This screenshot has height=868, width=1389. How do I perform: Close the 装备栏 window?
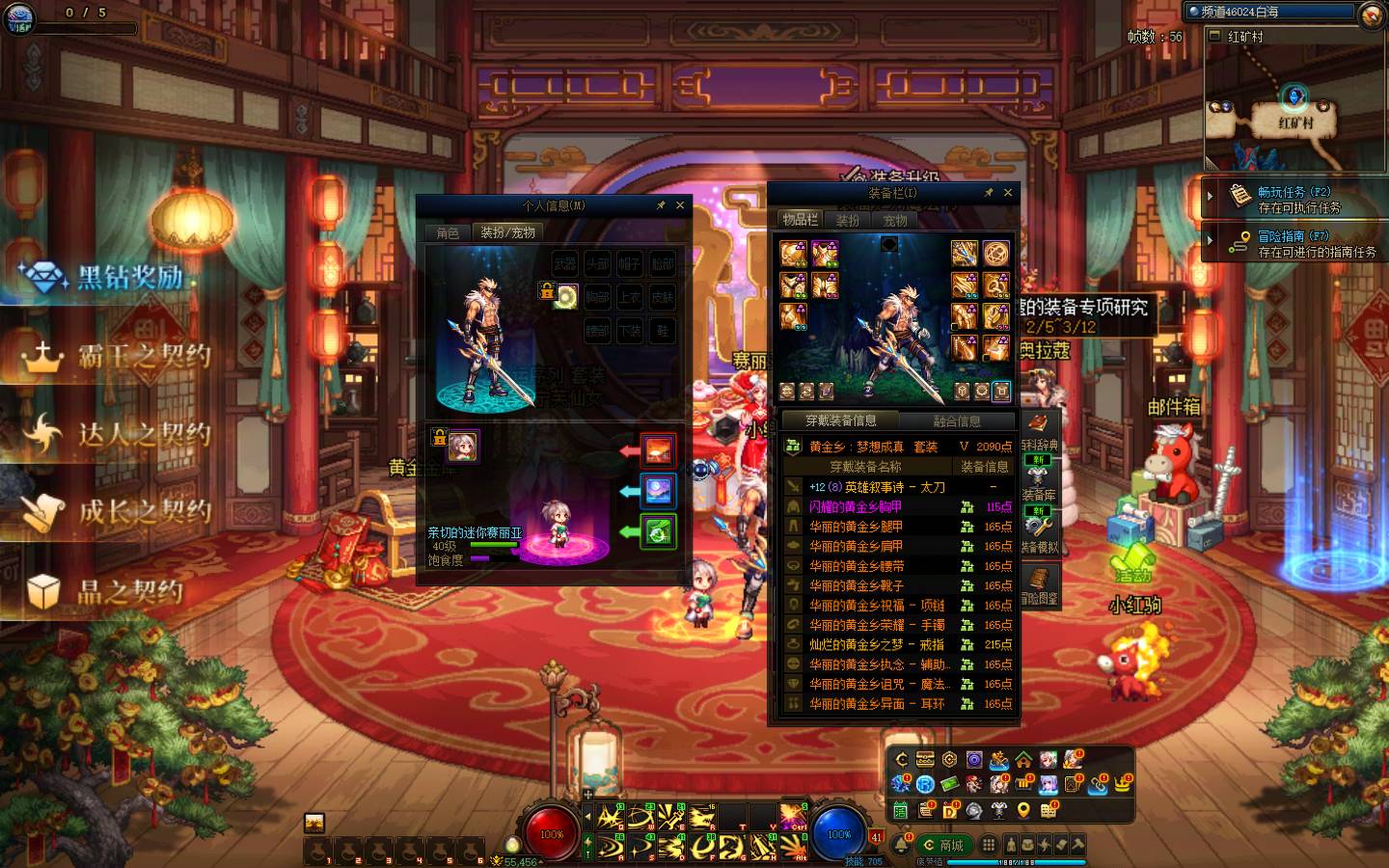pos(1008,193)
